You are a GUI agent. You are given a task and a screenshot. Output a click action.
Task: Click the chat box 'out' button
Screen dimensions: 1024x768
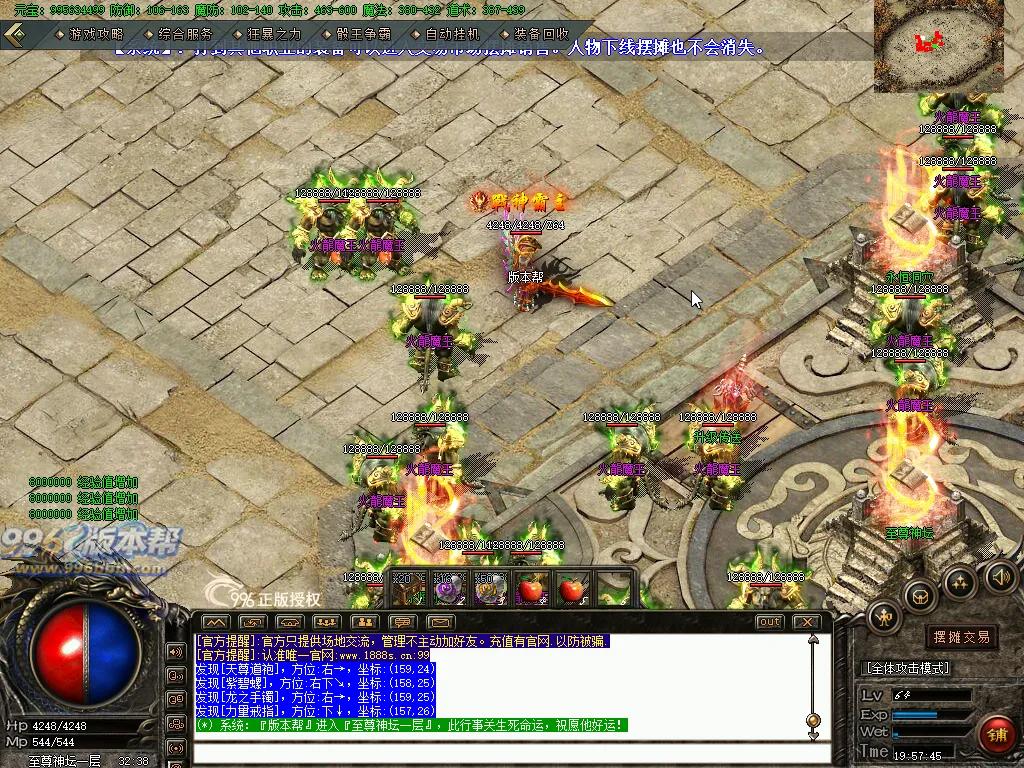point(769,622)
